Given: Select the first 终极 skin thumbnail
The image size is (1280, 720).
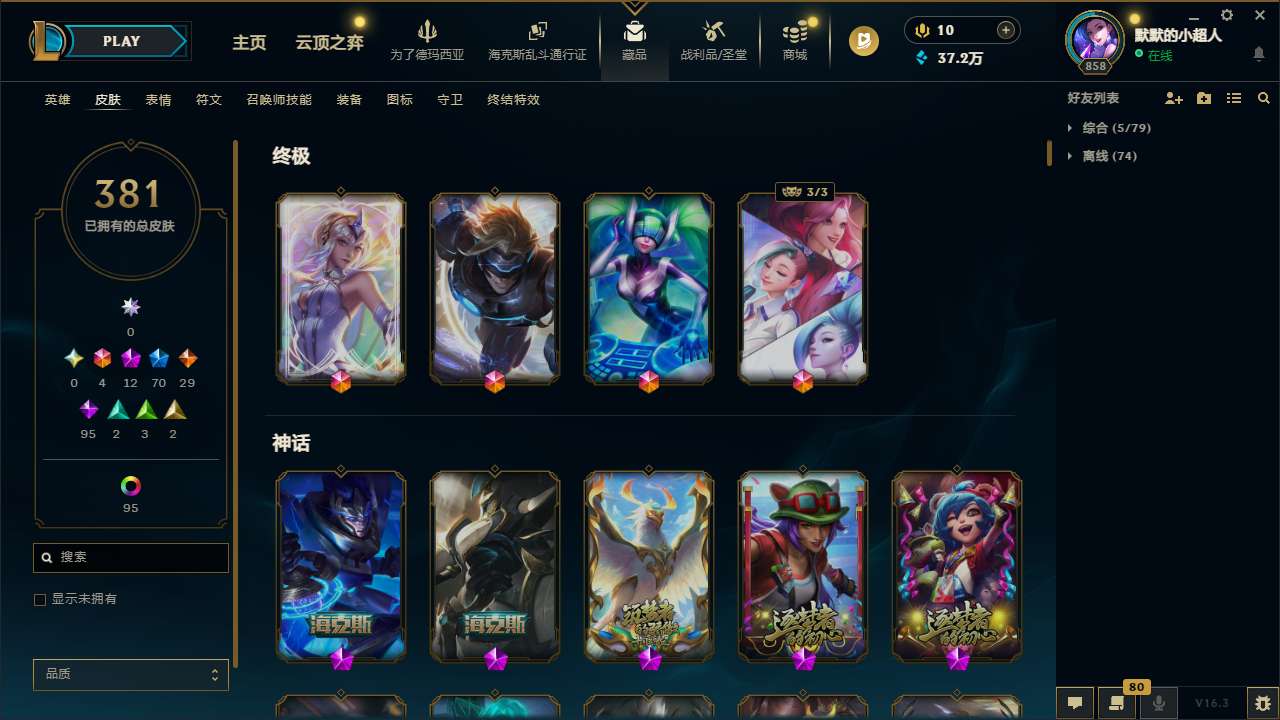Looking at the screenshot, I should coord(340,288).
